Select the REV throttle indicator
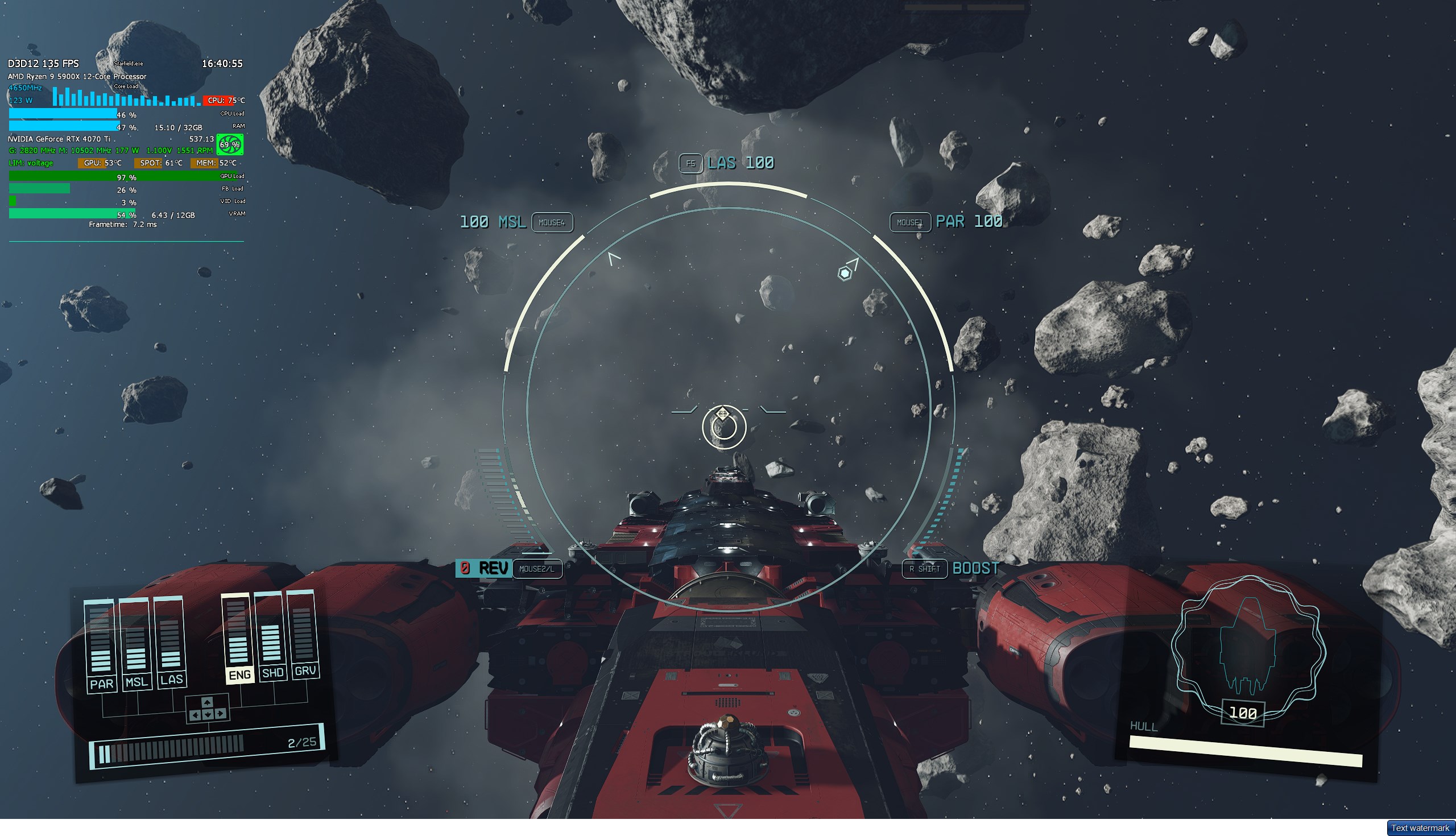 483,569
